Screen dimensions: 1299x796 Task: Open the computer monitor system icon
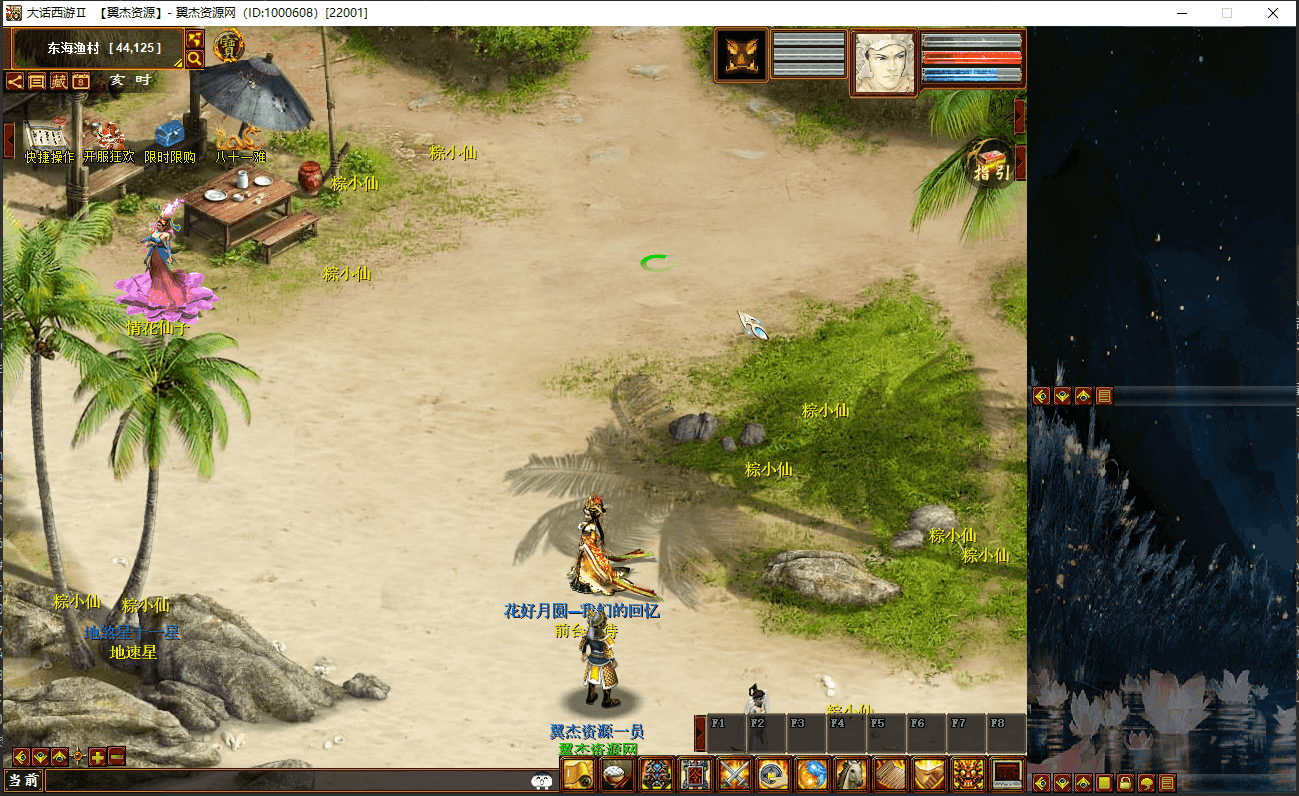(x=1006, y=775)
